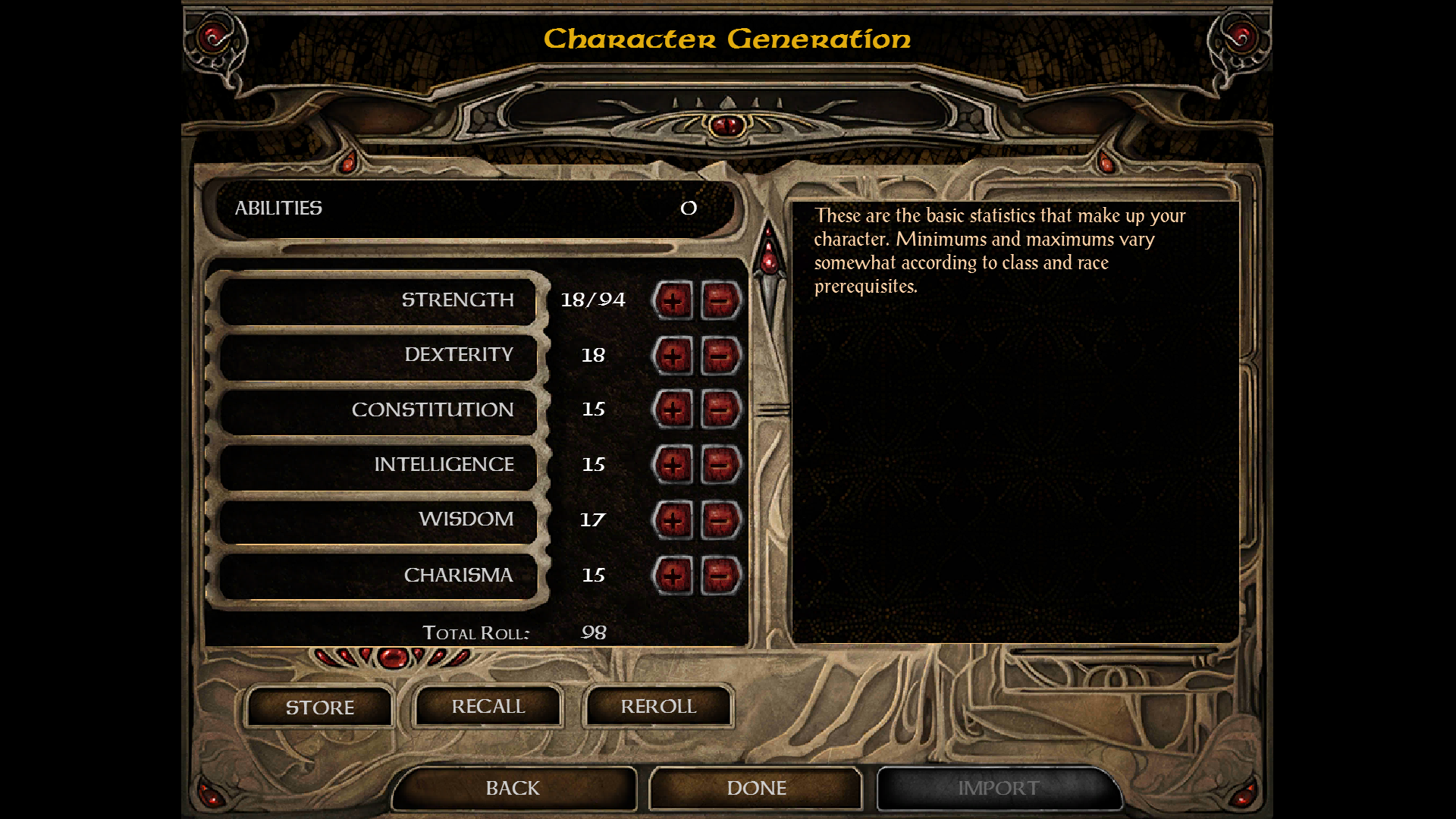Raise Dexterity by one point
Viewport: 1456px width, 819px height.
(x=673, y=356)
